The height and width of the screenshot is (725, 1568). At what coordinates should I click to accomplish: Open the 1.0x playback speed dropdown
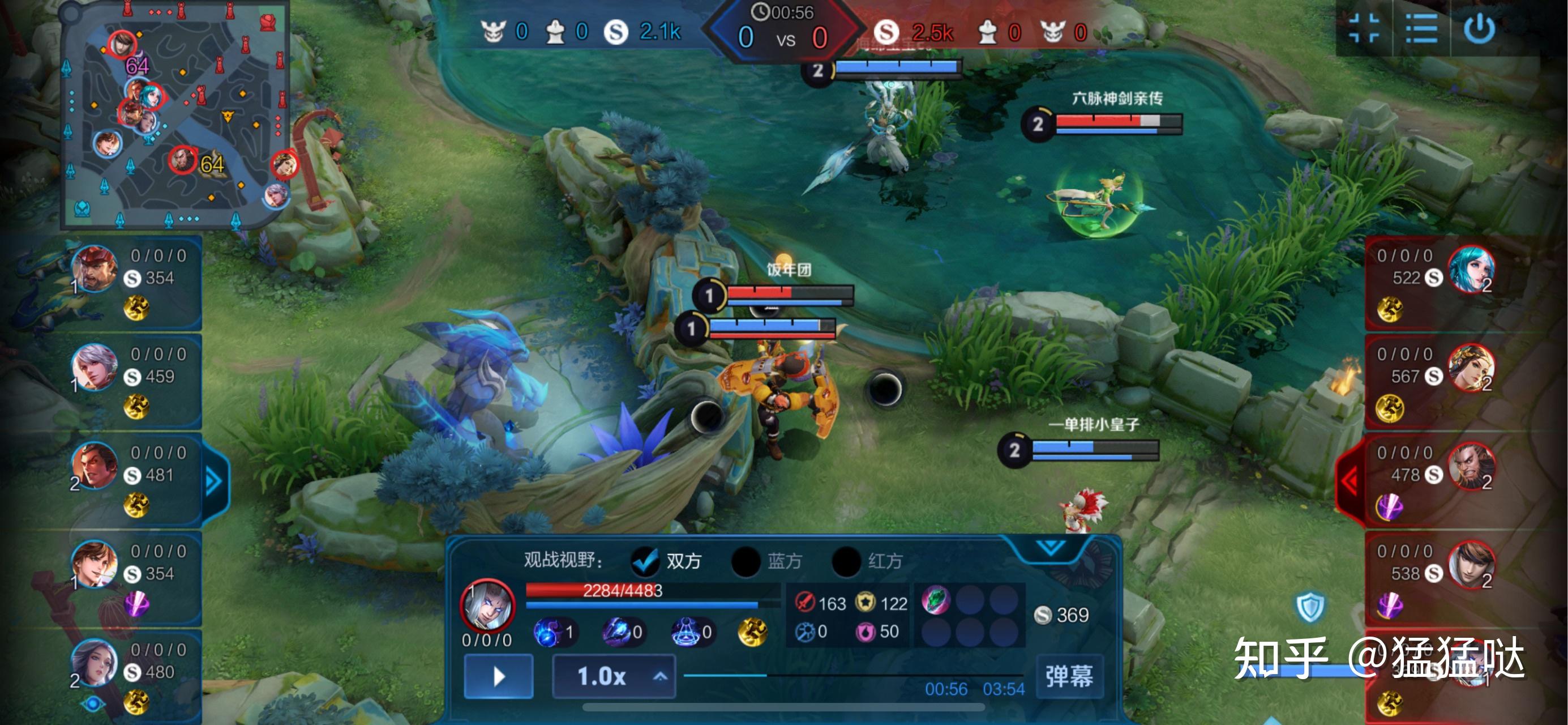614,676
